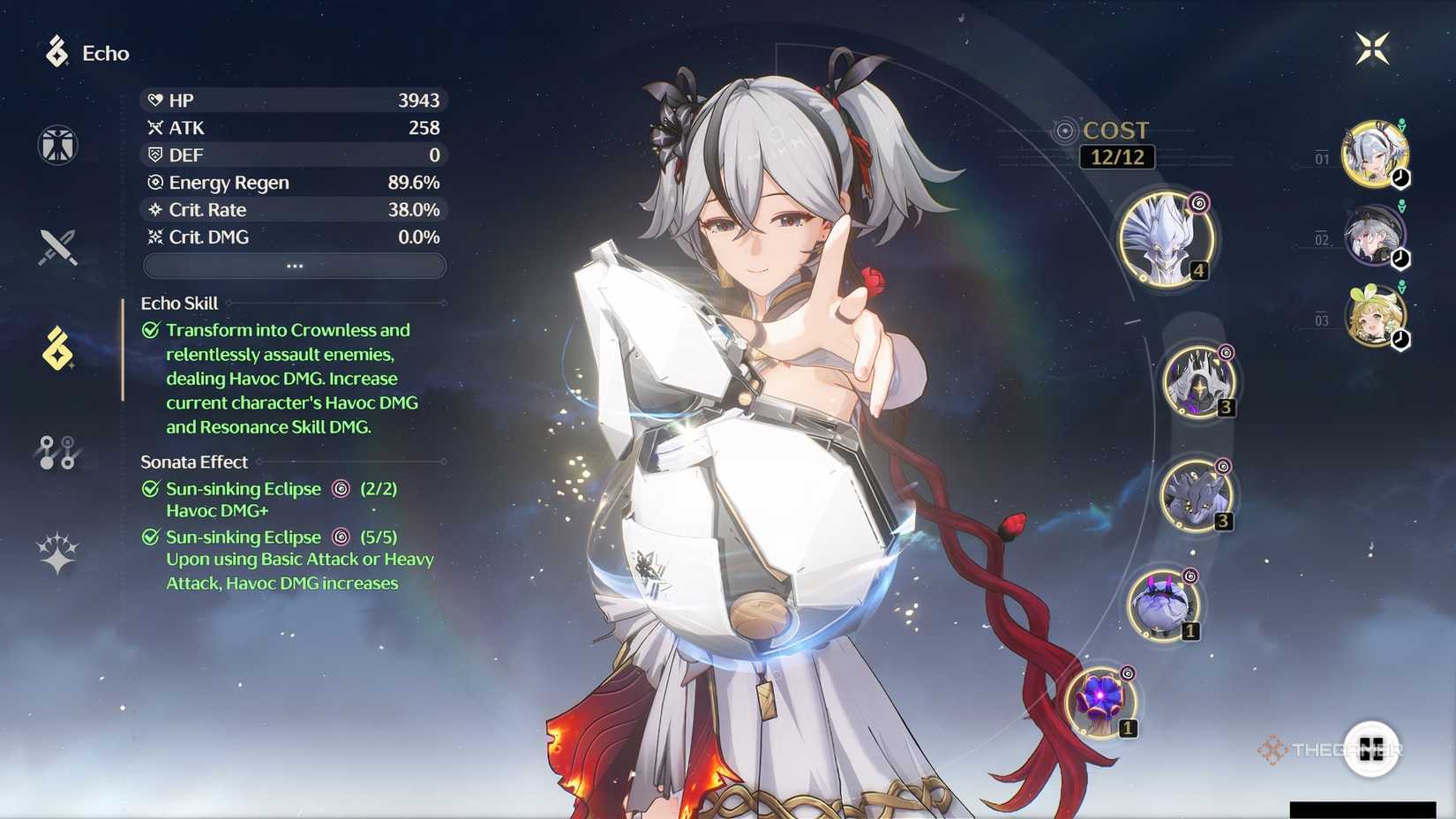1456x819 pixels.
Task: Select character 03's portrait thumbnail
Action: (1375, 316)
